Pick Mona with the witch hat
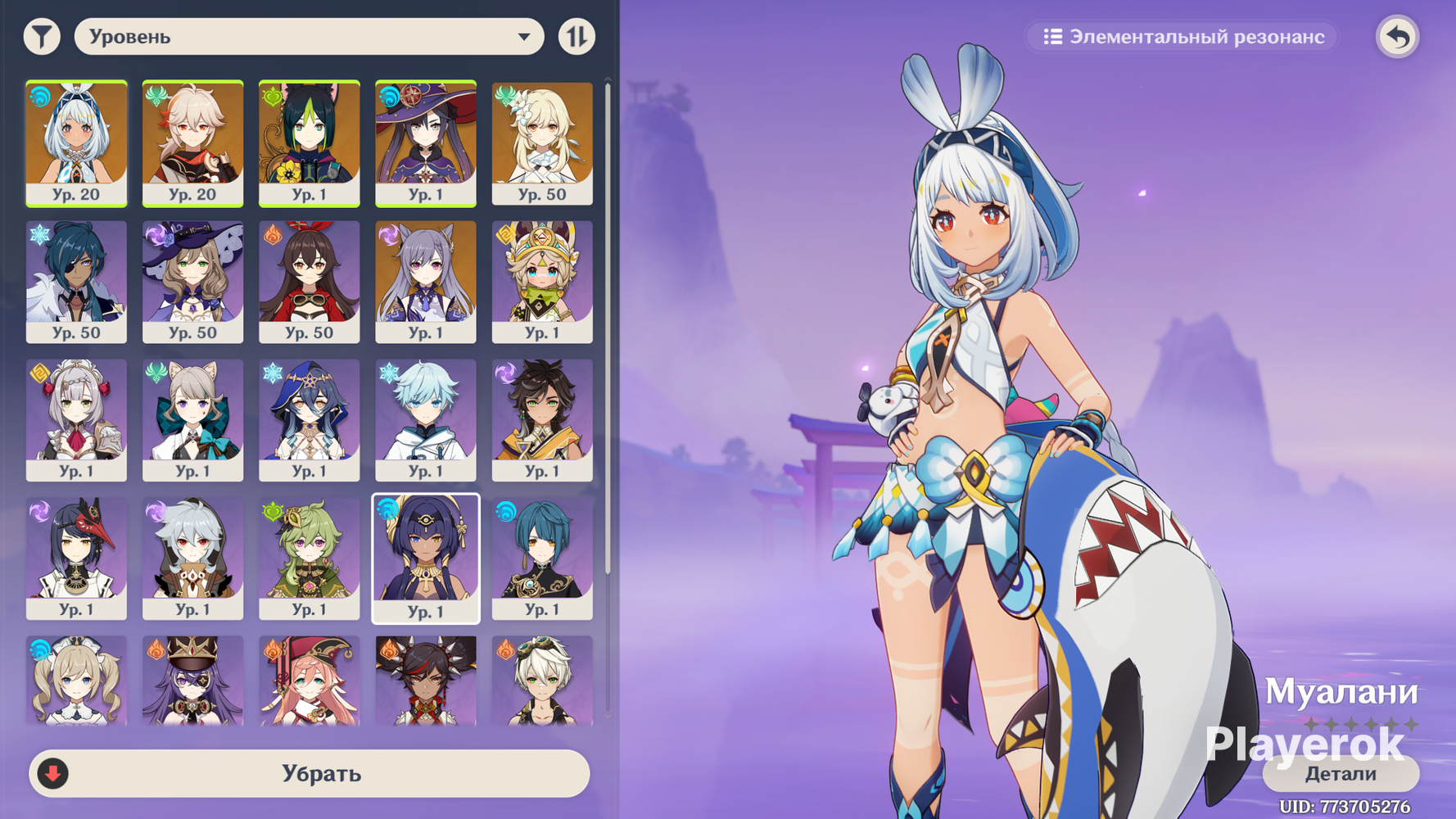The width and height of the screenshot is (1456, 819). click(426, 143)
